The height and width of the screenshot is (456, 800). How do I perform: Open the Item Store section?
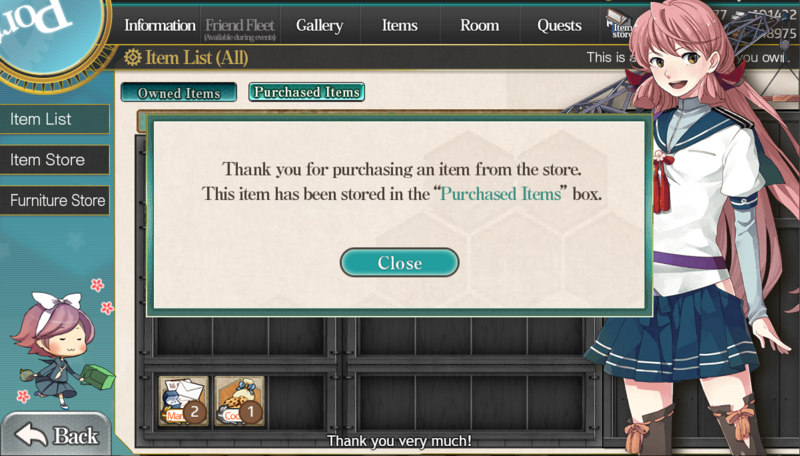coord(54,160)
